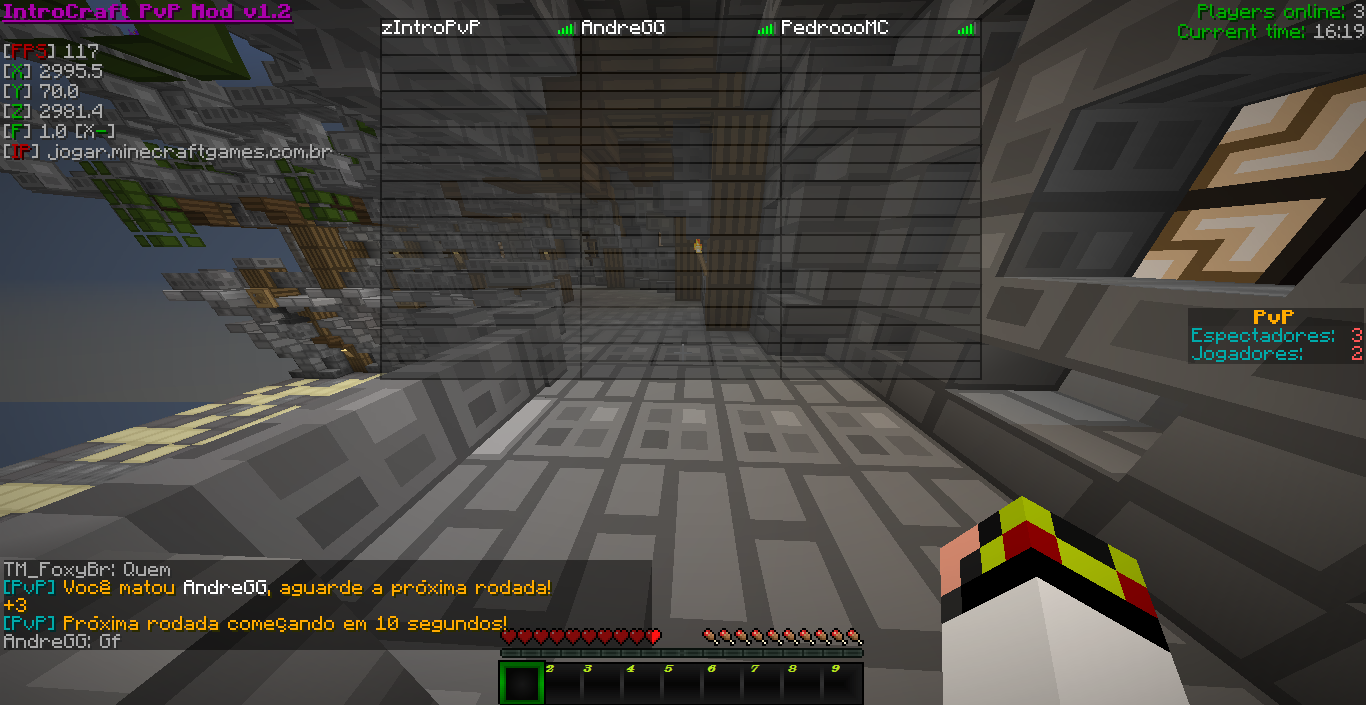Select the highlighted first hotbar slot
1366x705 pixels.
(521, 683)
